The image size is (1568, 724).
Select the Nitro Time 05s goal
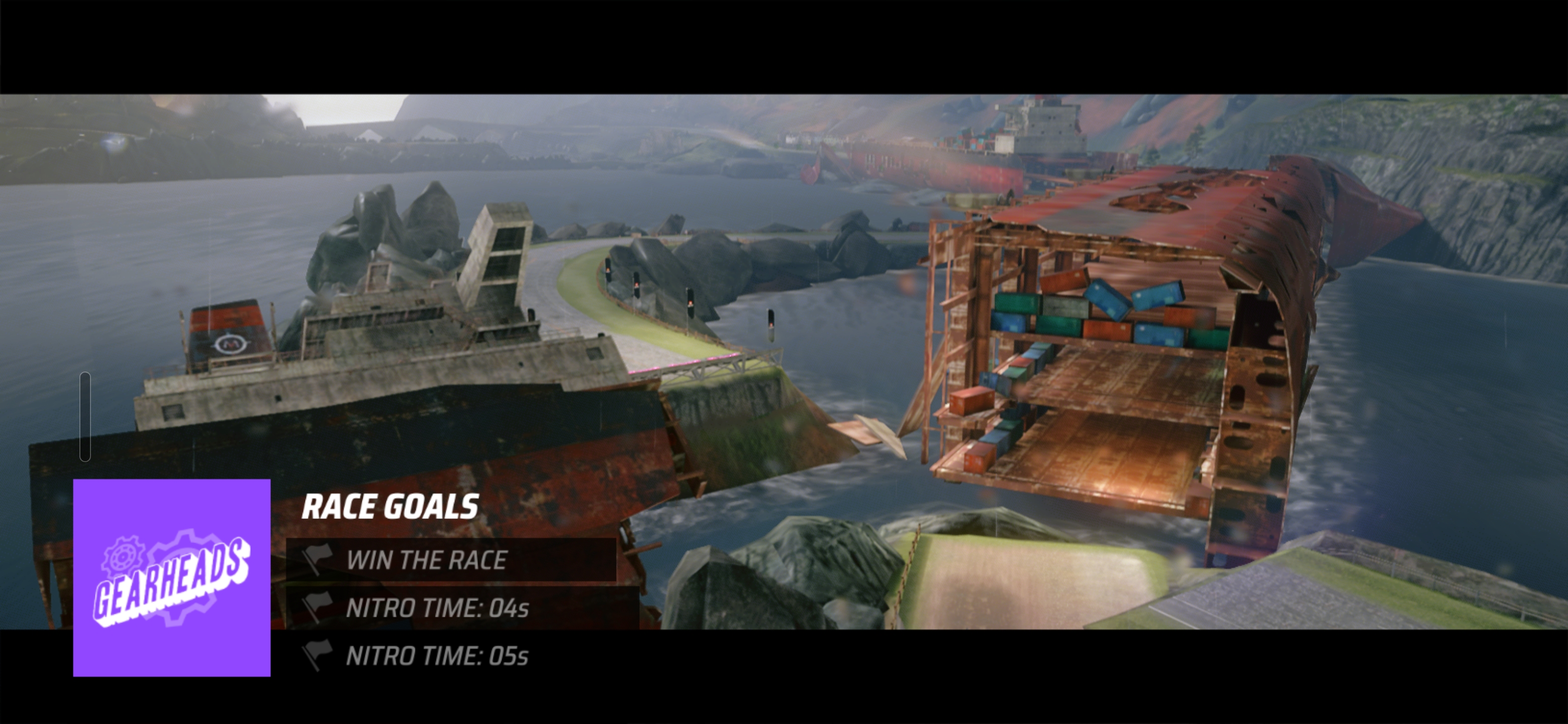[x=436, y=656]
